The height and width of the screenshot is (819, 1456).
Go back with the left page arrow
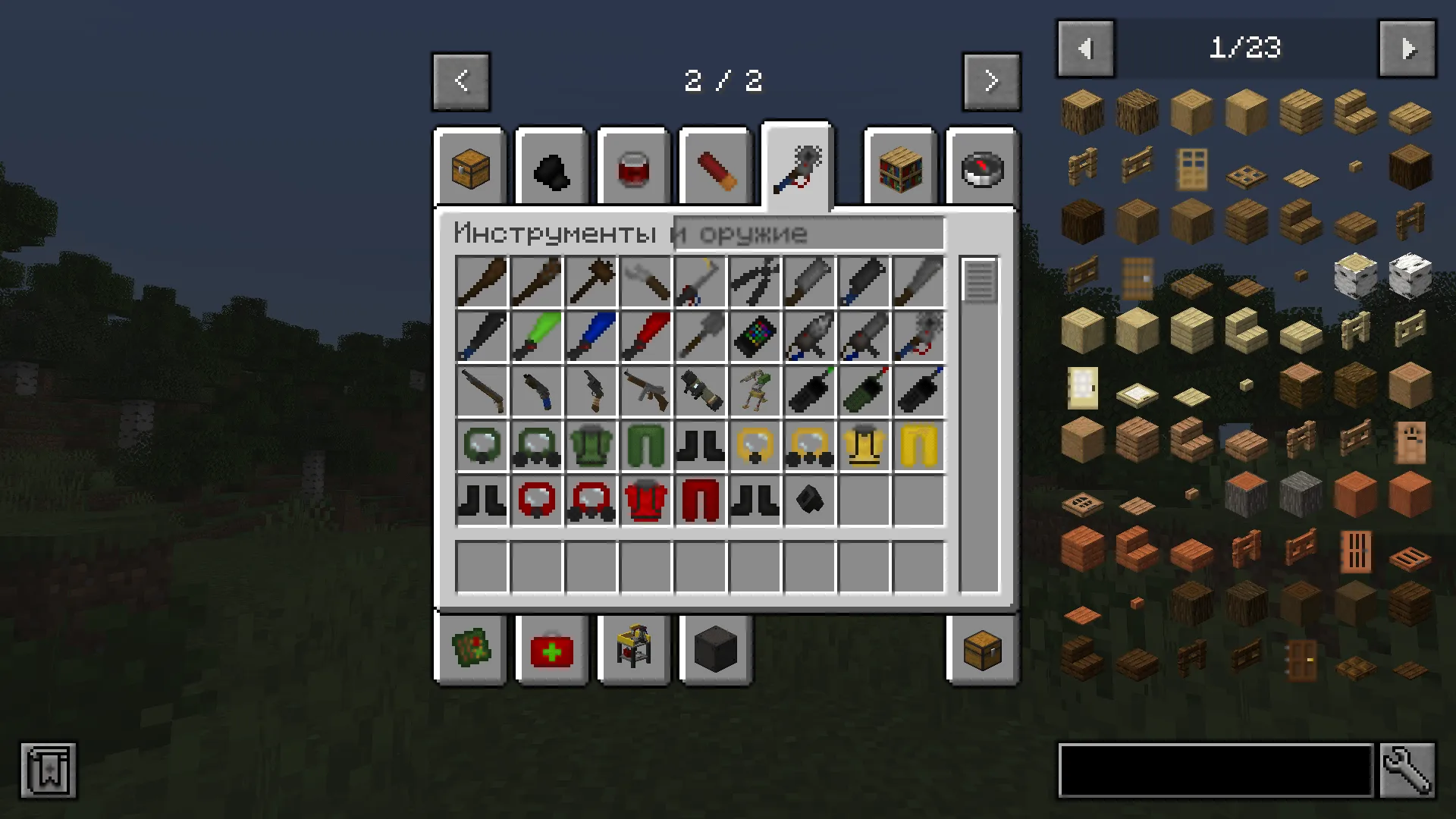click(x=461, y=81)
